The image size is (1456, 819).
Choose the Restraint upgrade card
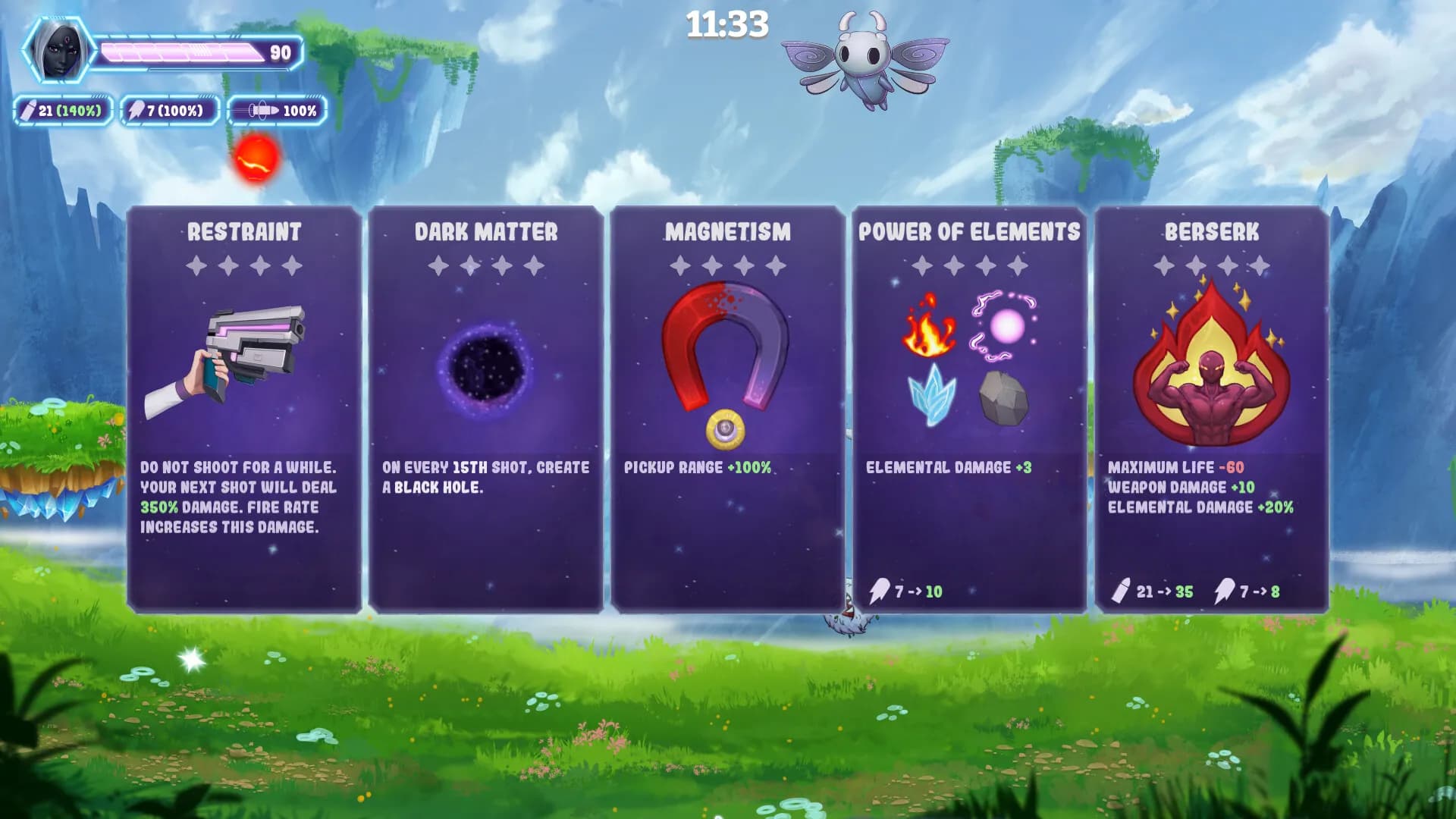click(244, 409)
